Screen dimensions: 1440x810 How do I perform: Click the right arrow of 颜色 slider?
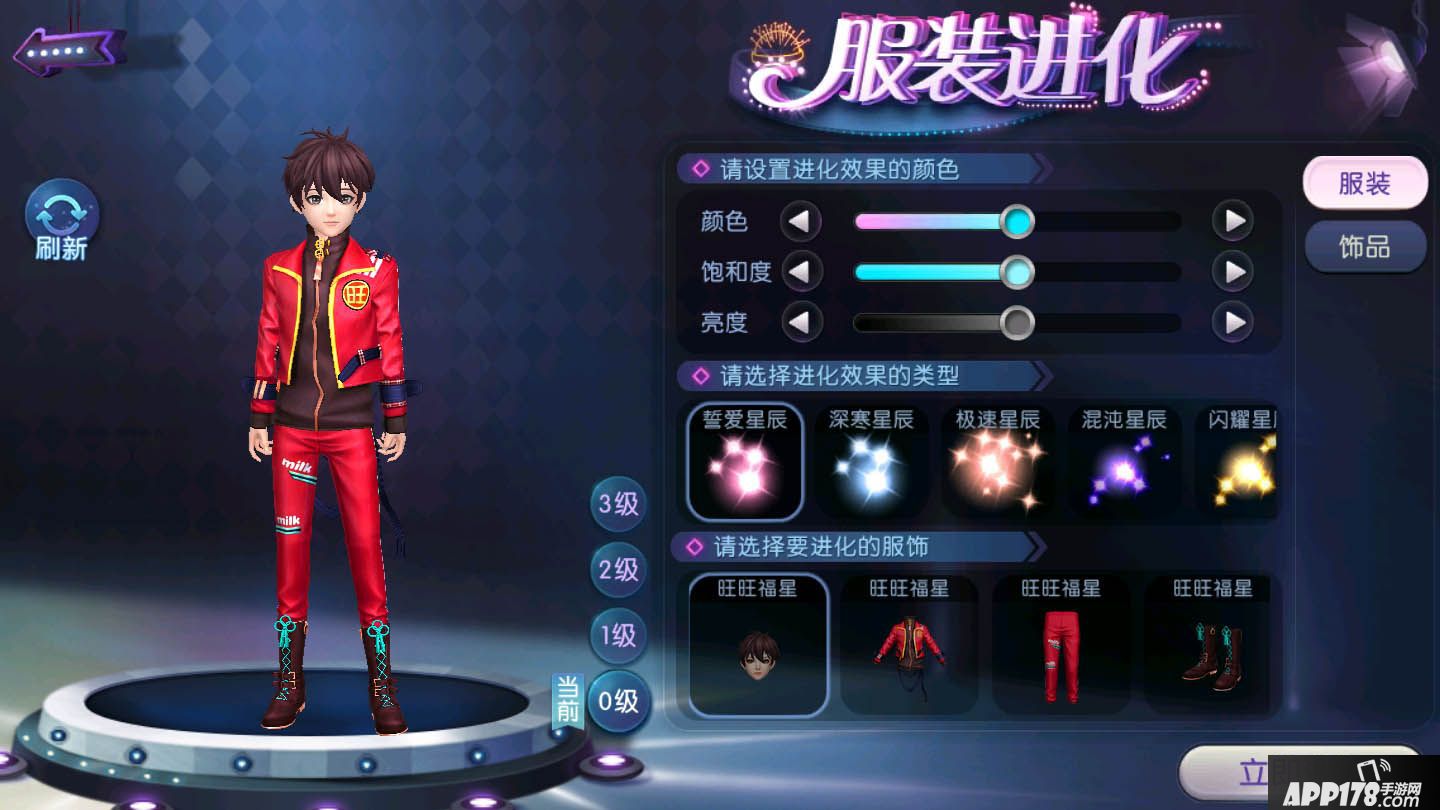[x=1232, y=220]
